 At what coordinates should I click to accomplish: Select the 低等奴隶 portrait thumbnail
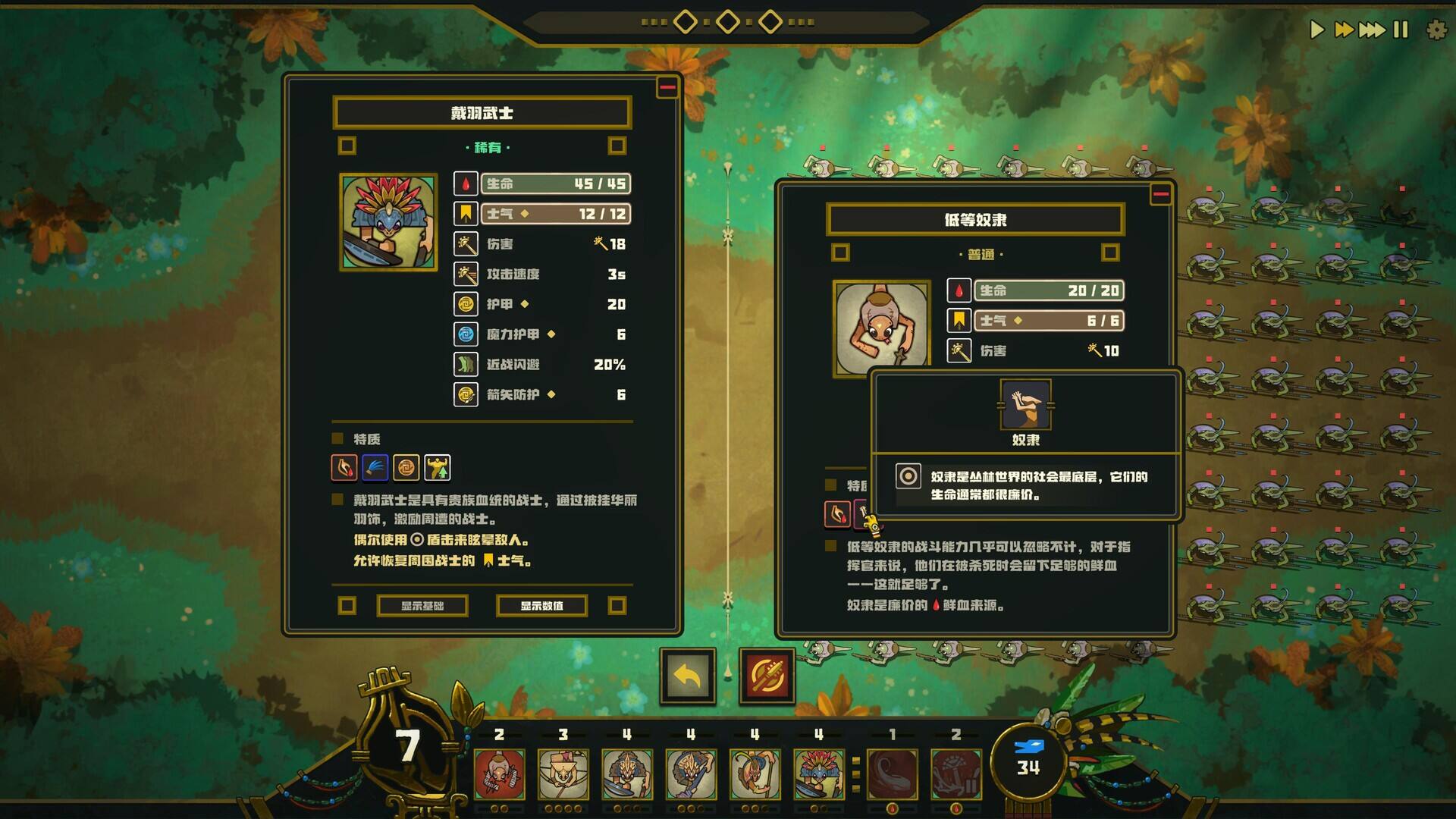click(882, 325)
